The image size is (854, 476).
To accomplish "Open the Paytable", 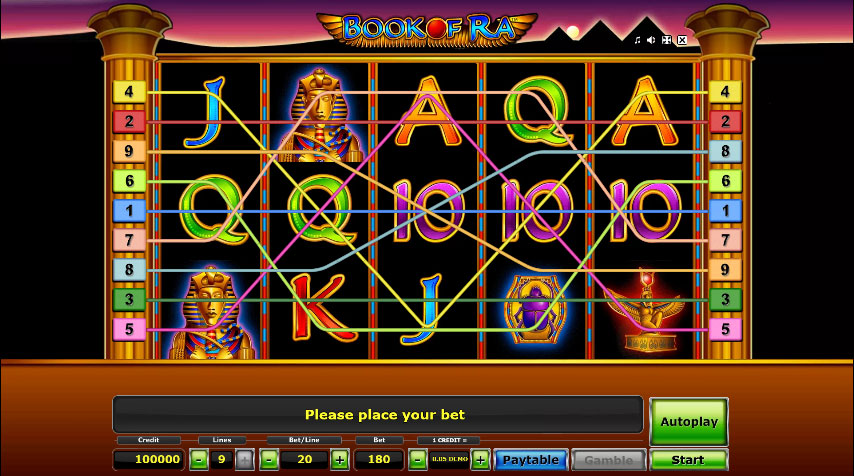I will [x=530, y=460].
